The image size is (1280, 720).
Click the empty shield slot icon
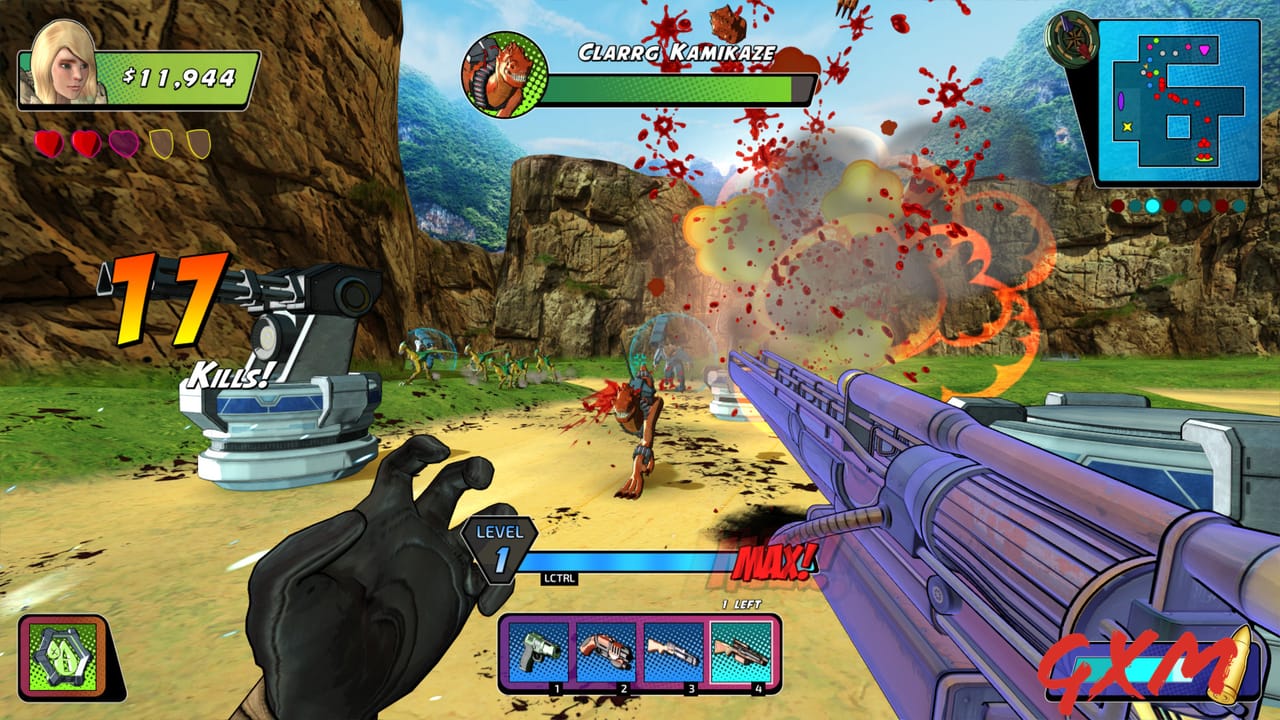[162, 143]
